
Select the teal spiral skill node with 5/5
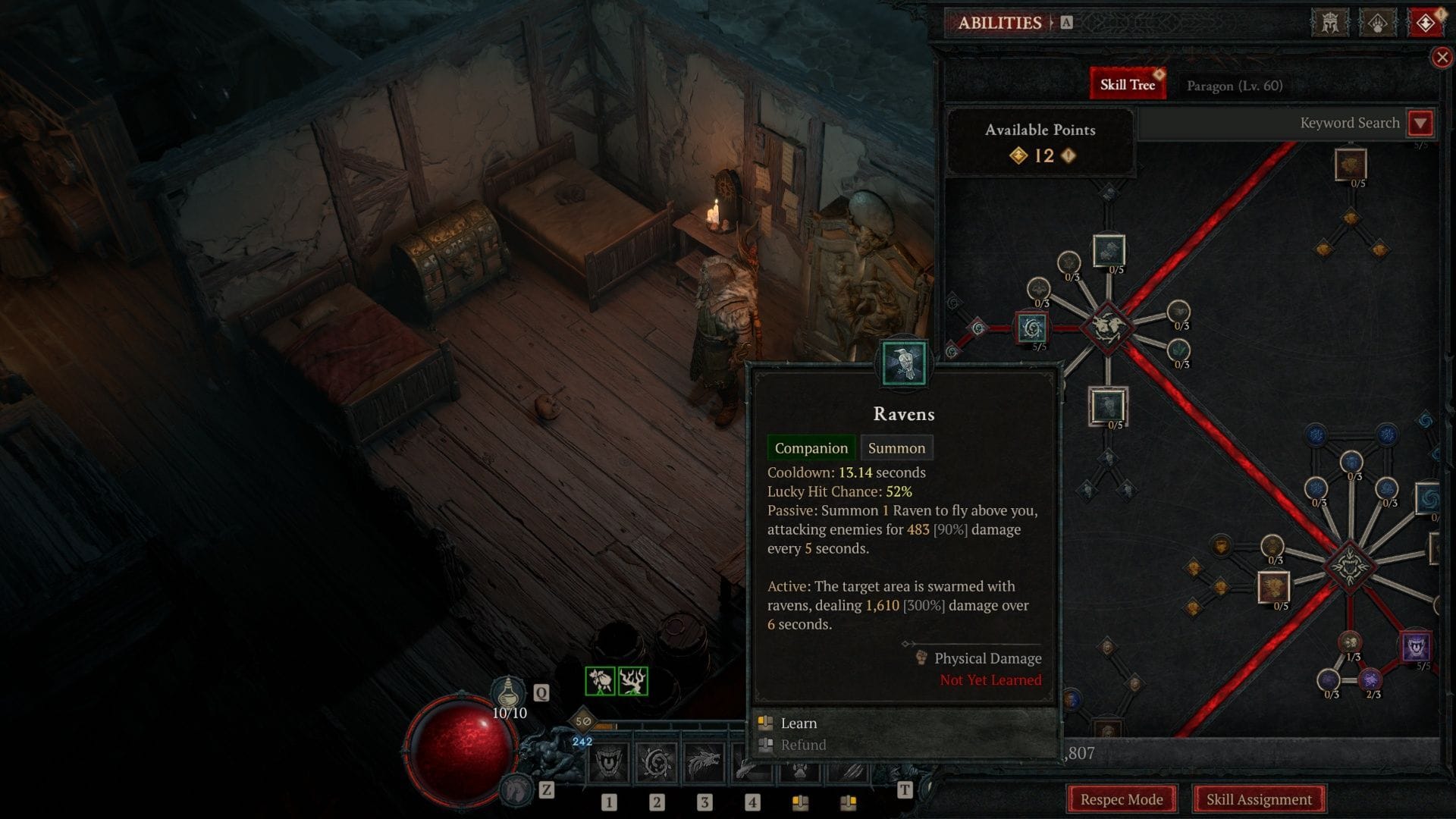pyautogui.click(x=1031, y=328)
